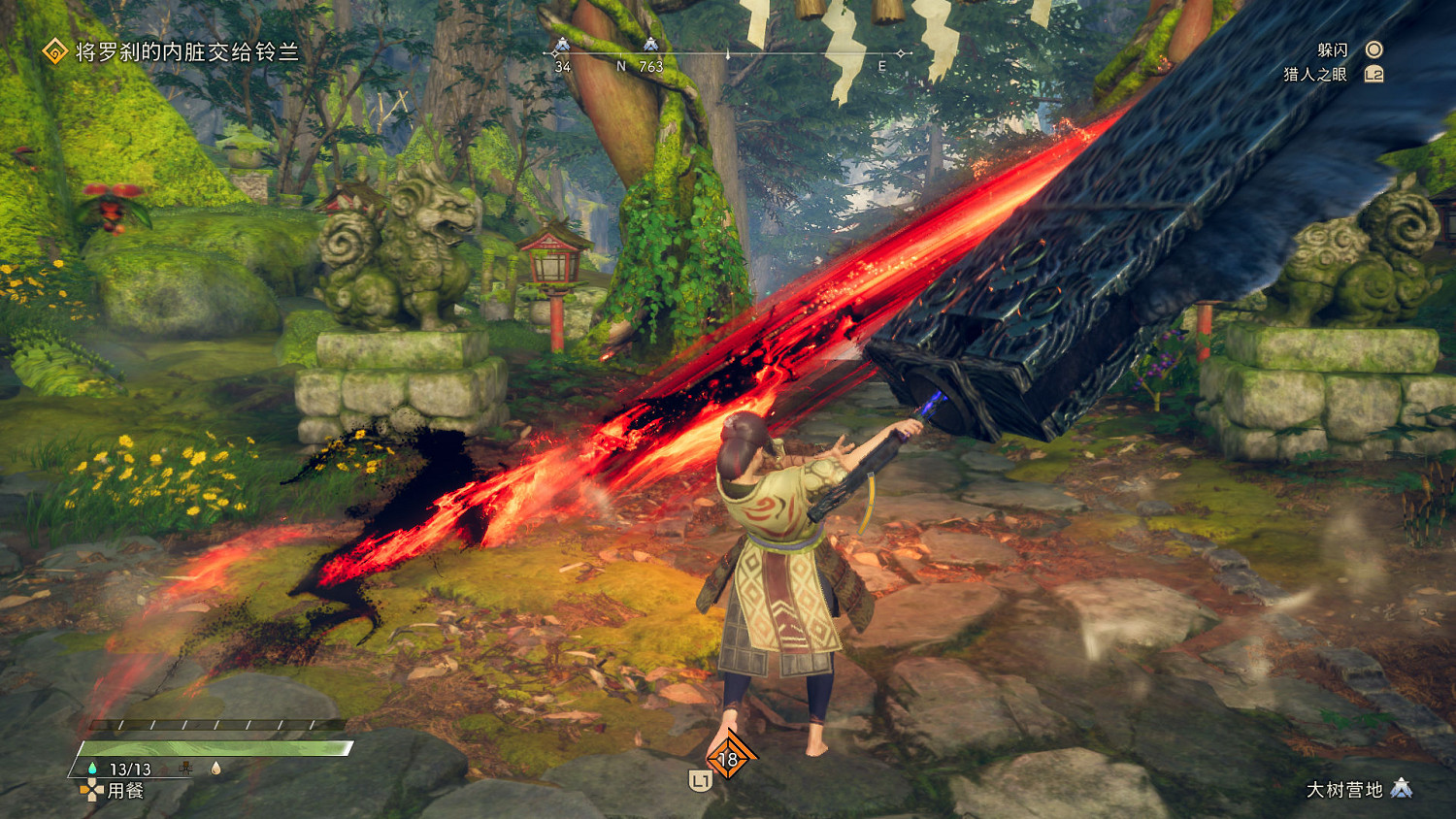Open the quest tracker 将罗刹的内脏交给铃兰

point(186,51)
